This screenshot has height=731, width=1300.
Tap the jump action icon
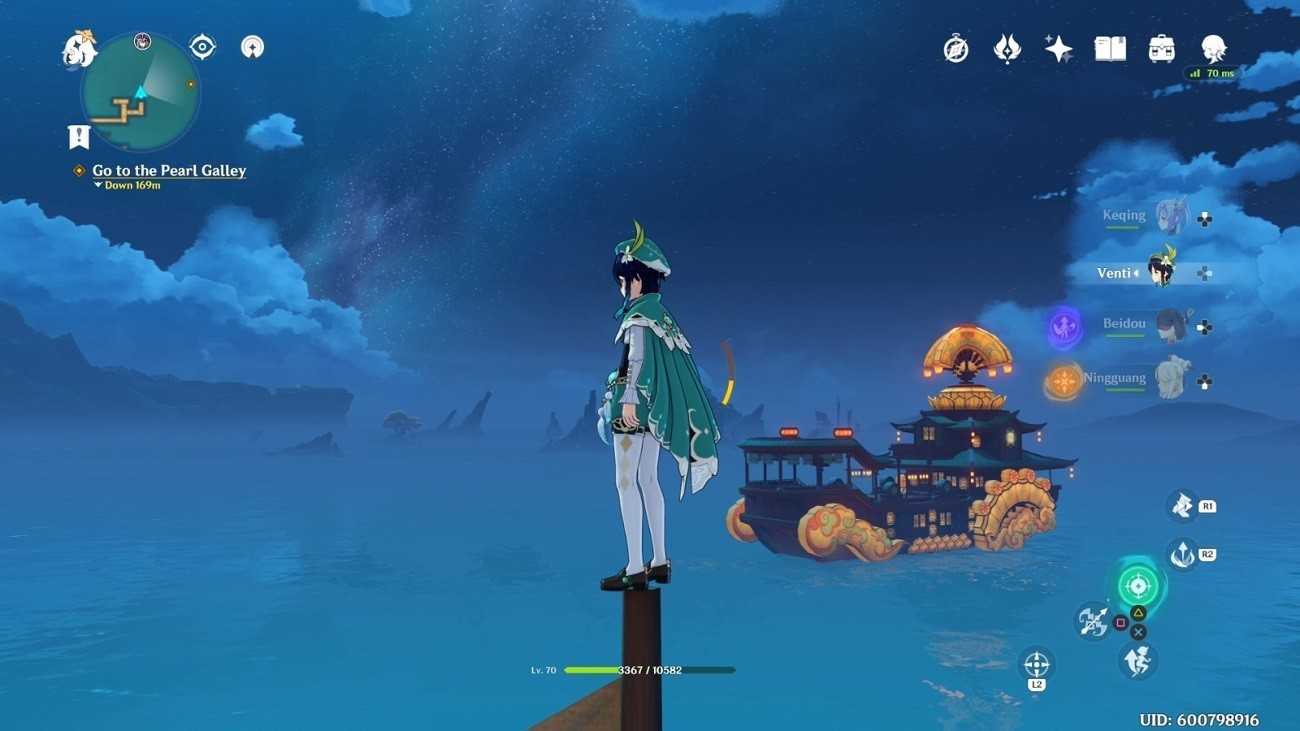click(1137, 660)
